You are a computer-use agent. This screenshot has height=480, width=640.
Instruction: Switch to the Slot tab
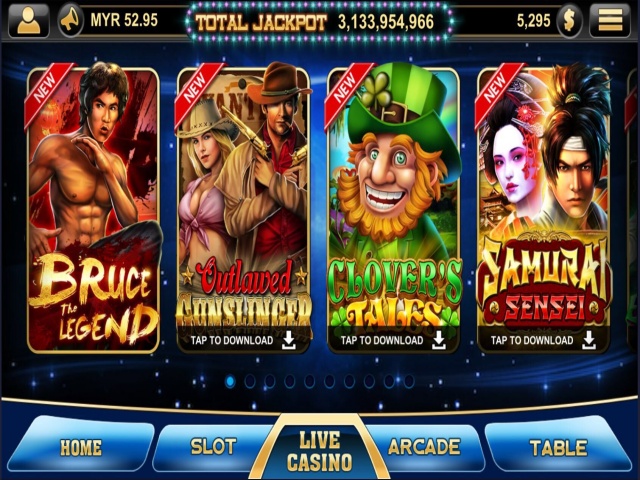(x=212, y=447)
